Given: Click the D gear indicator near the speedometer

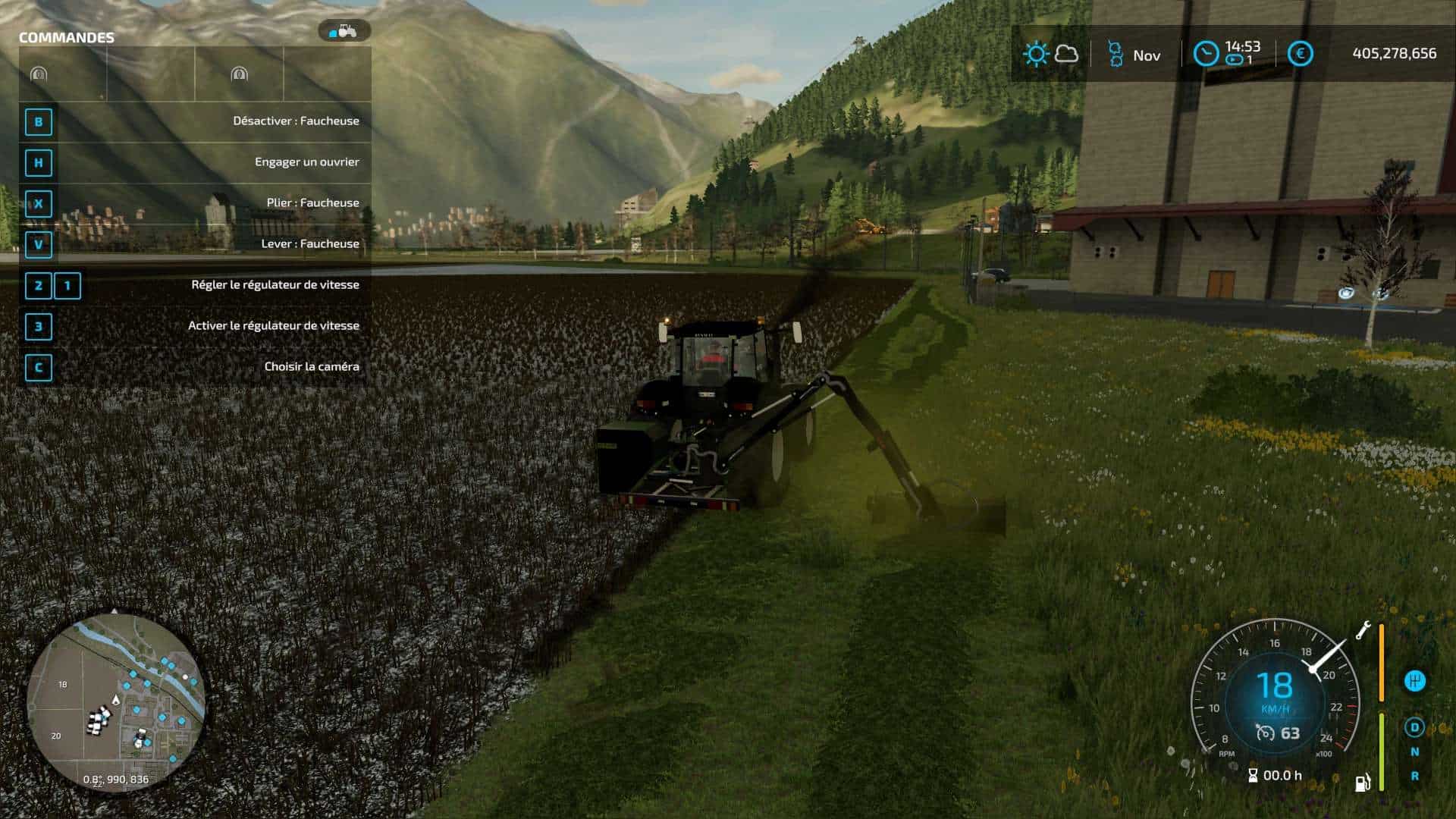Looking at the screenshot, I should tap(1415, 726).
